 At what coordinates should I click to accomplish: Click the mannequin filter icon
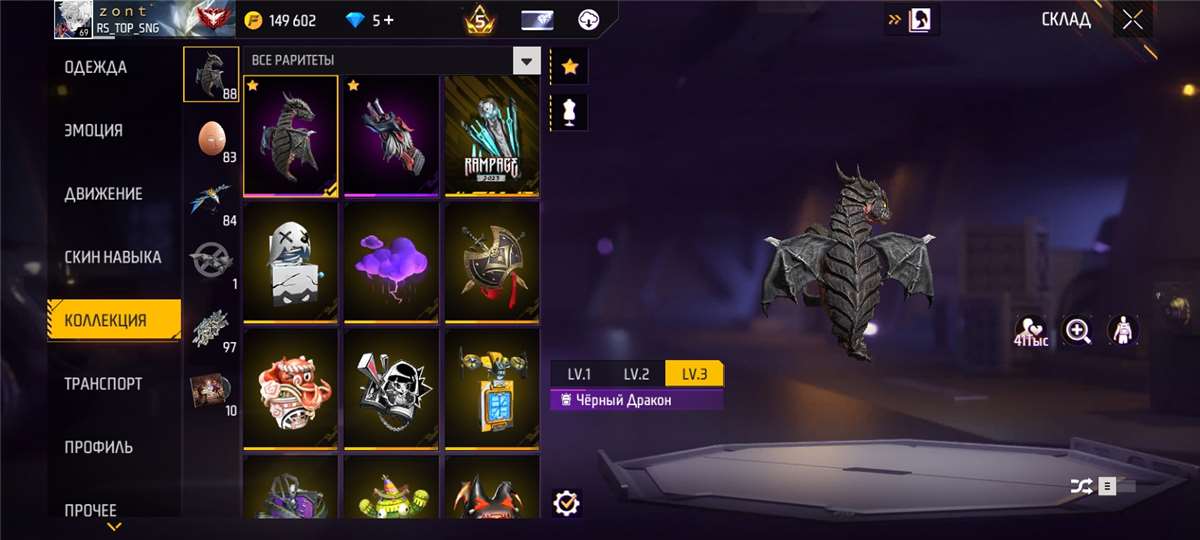coord(570,112)
